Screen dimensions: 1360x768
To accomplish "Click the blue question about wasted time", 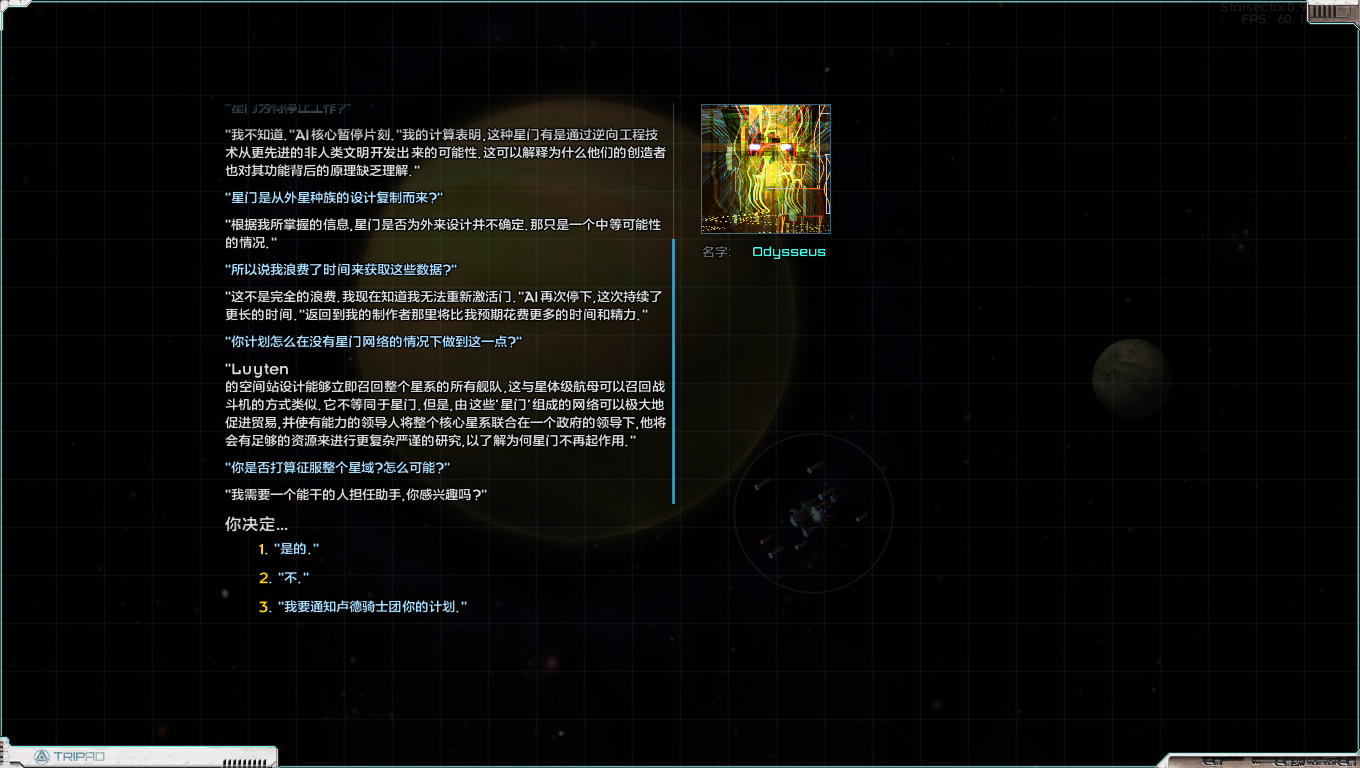I will point(338,269).
